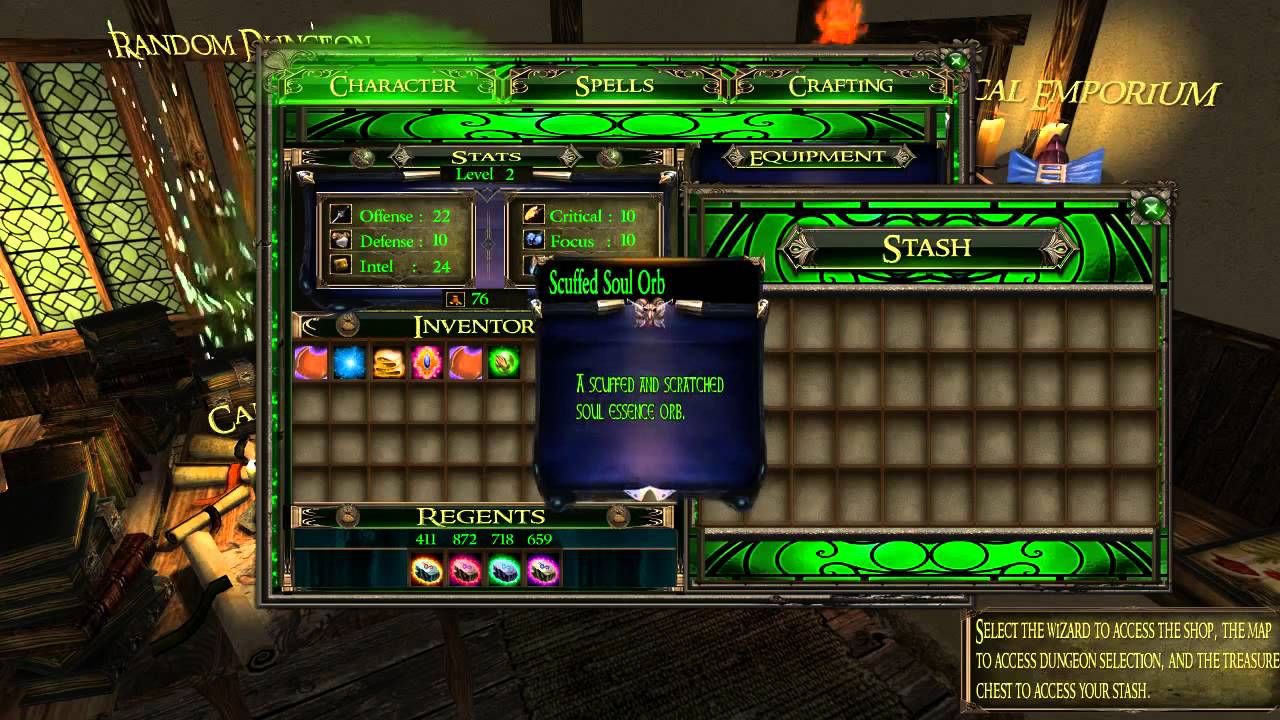
Task: Select the orange-glow regent stone
Action: point(427,570)
